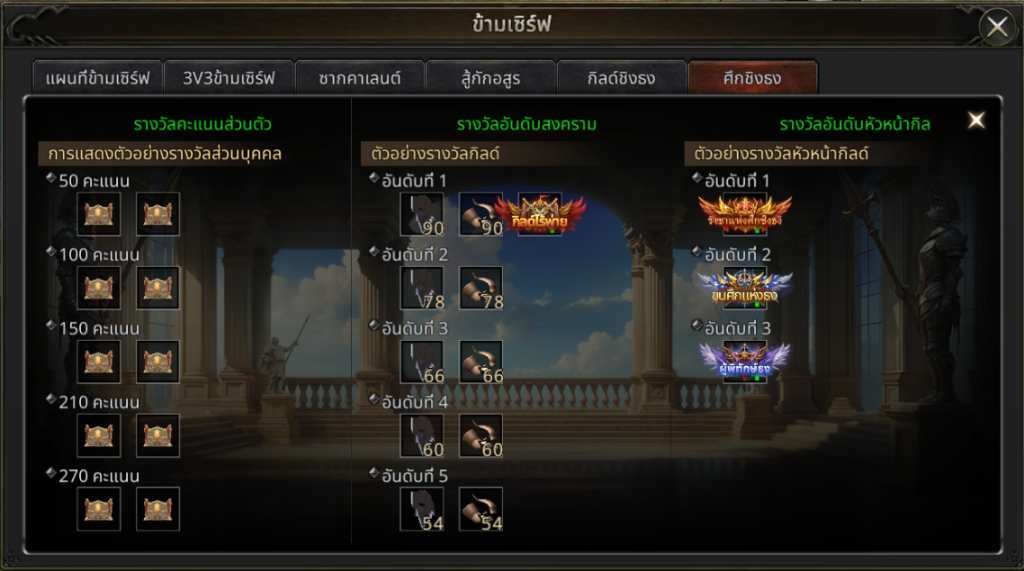Inspect the rank 1 horn reward x90
This screenshot has height=571, width=1024.
point(481,214)
